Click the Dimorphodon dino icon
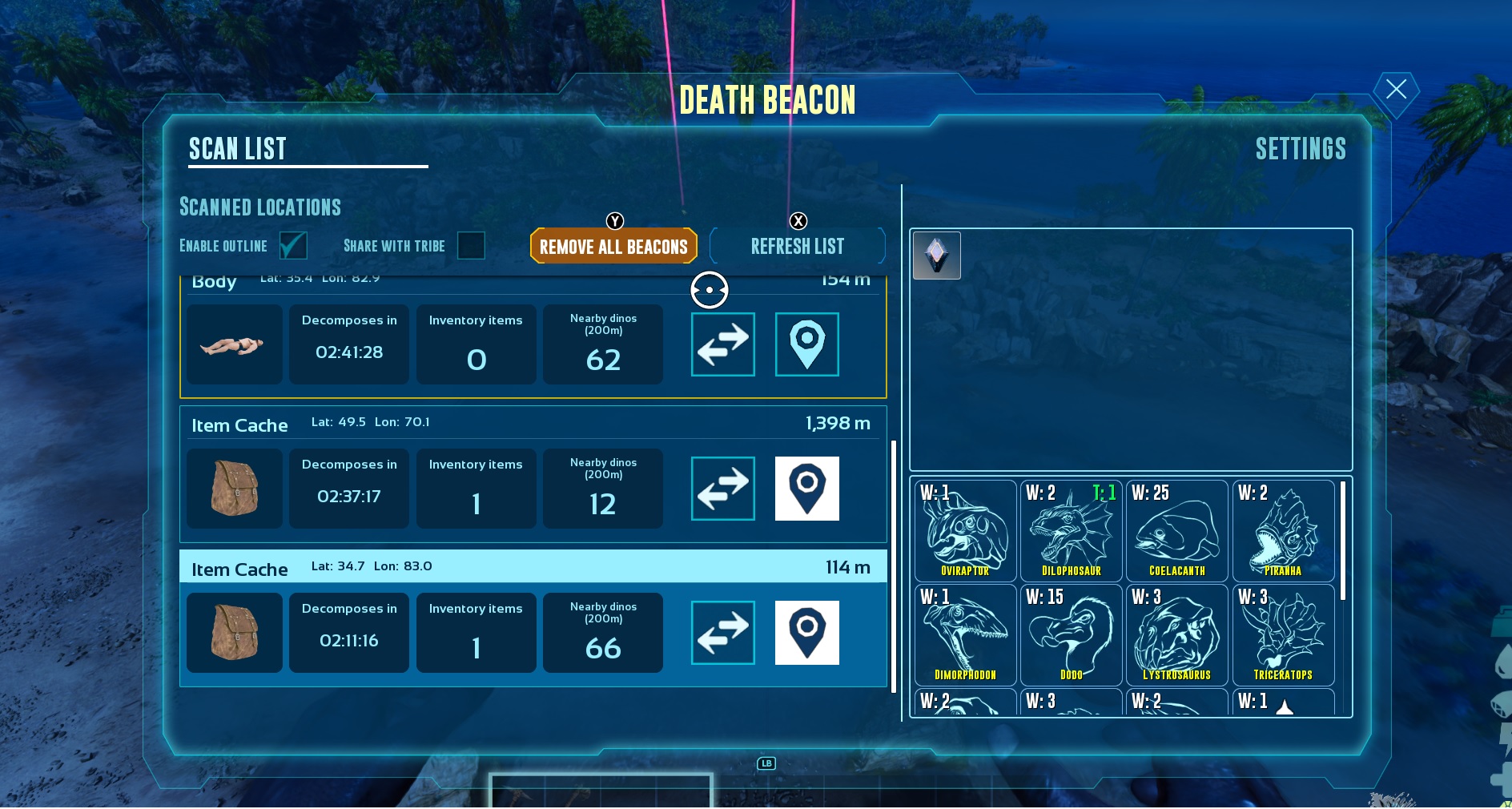 click(x=965, y=633)
